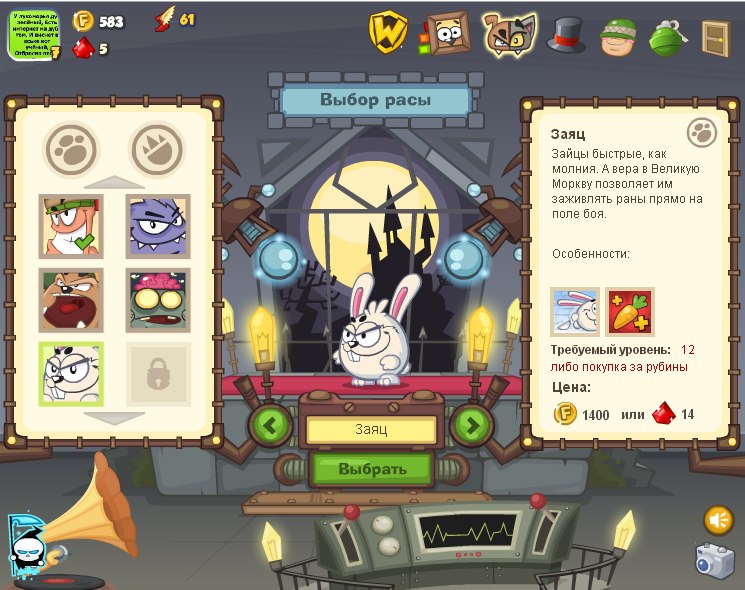The height and width of the screenshot is (590, 745).
Task: View the carrot healing ability icon
Action: tap(629, 312)
